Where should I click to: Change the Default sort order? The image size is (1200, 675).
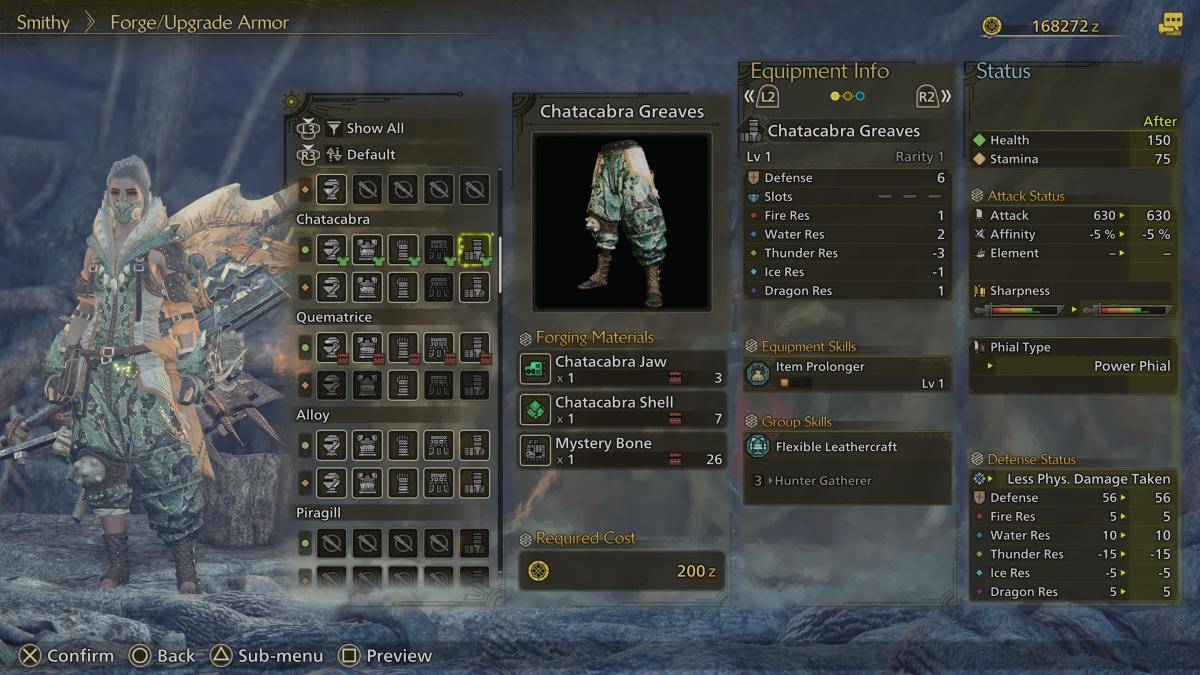[370, 154]
